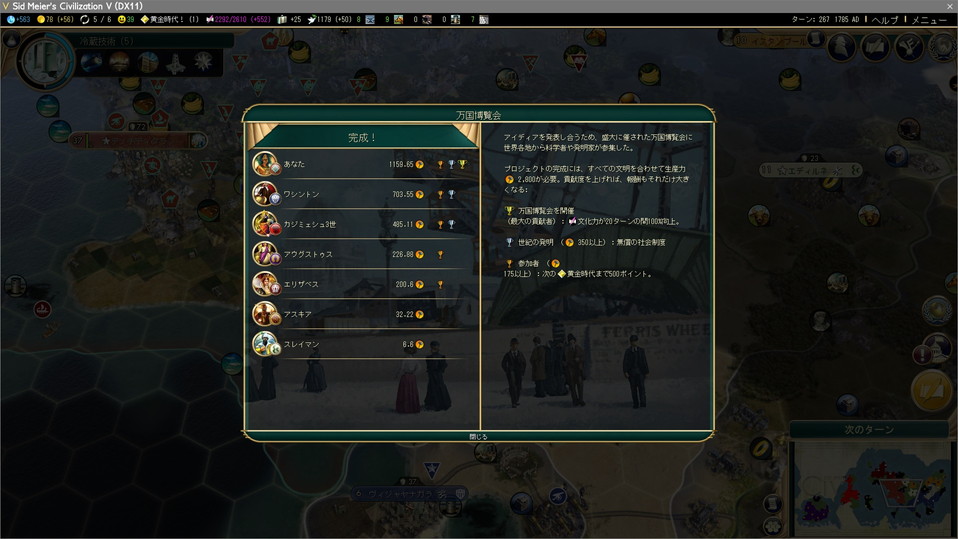The height and width of the screenshot is (539, 958).
Task: Close the World's Fair results popup
Action: (x=479, y=436)
